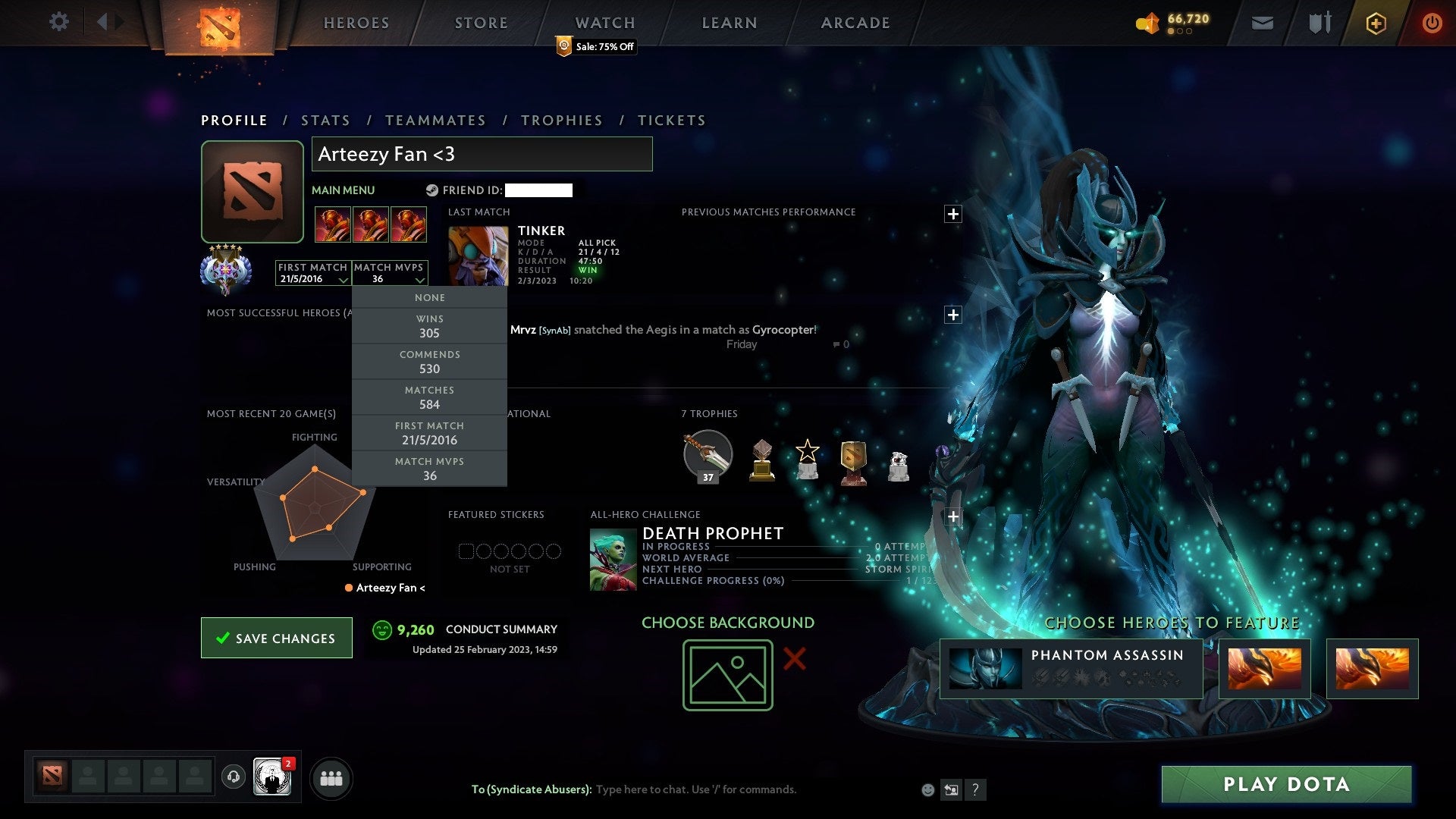Open the mail notifications envelope icon
This screenshot has height=819, width=1456.
pyautogui.click(x=1262, y=22)
